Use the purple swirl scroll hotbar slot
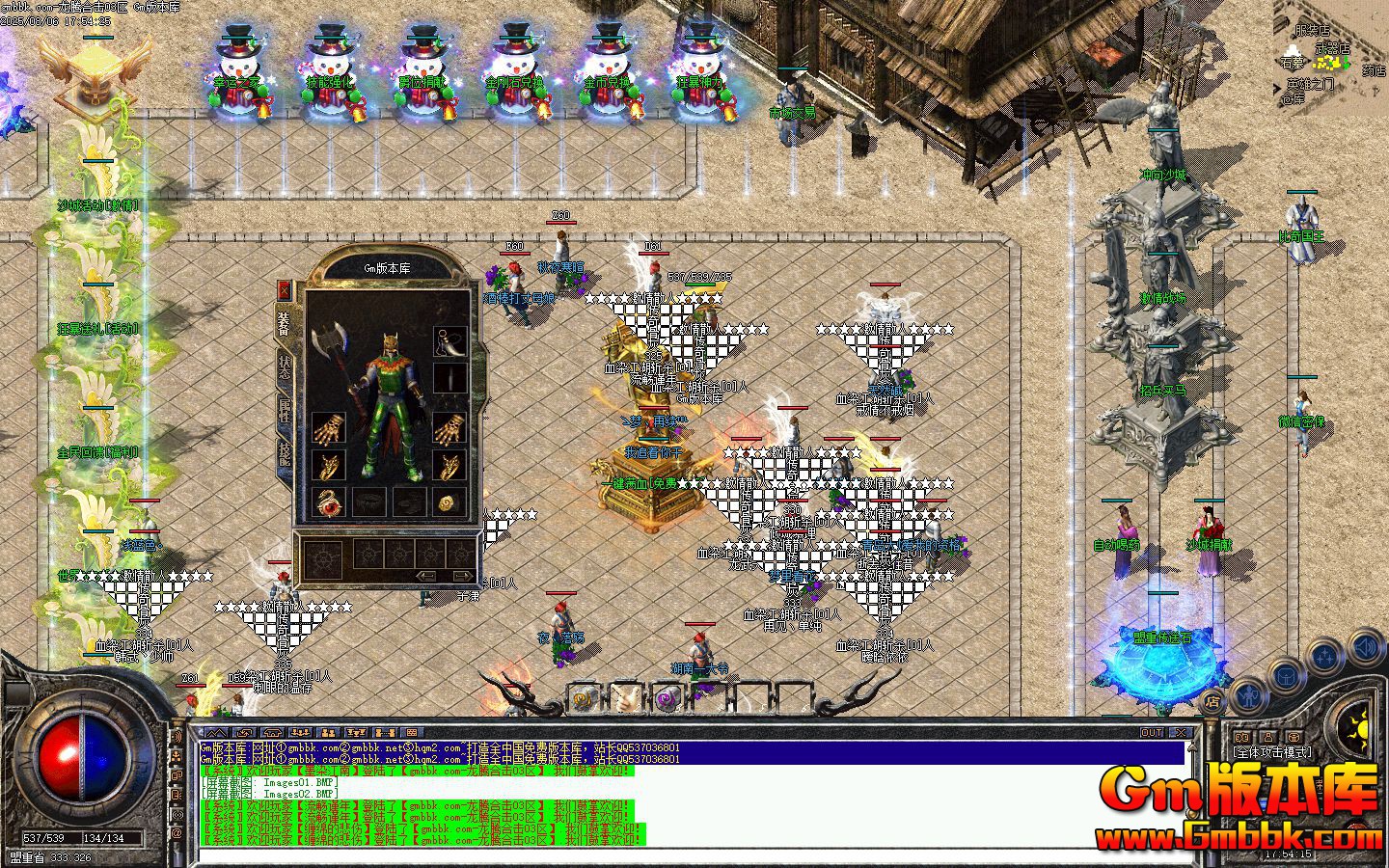Image resolution: width=1389 pixels, height=868 pixels. pyautogui.click(x=667, y=698)
